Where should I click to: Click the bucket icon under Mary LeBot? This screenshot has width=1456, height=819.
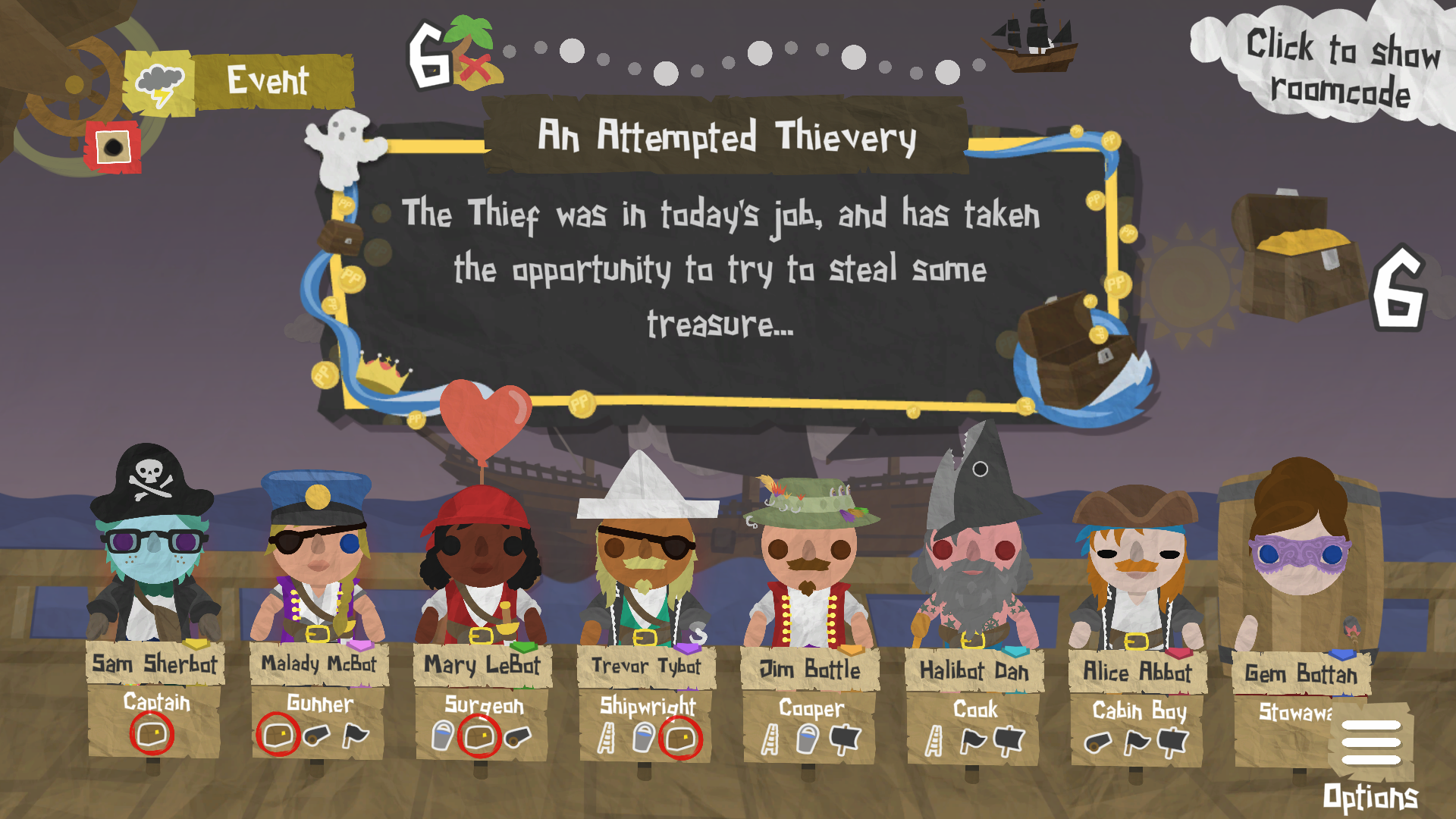(x=443, y=736)
